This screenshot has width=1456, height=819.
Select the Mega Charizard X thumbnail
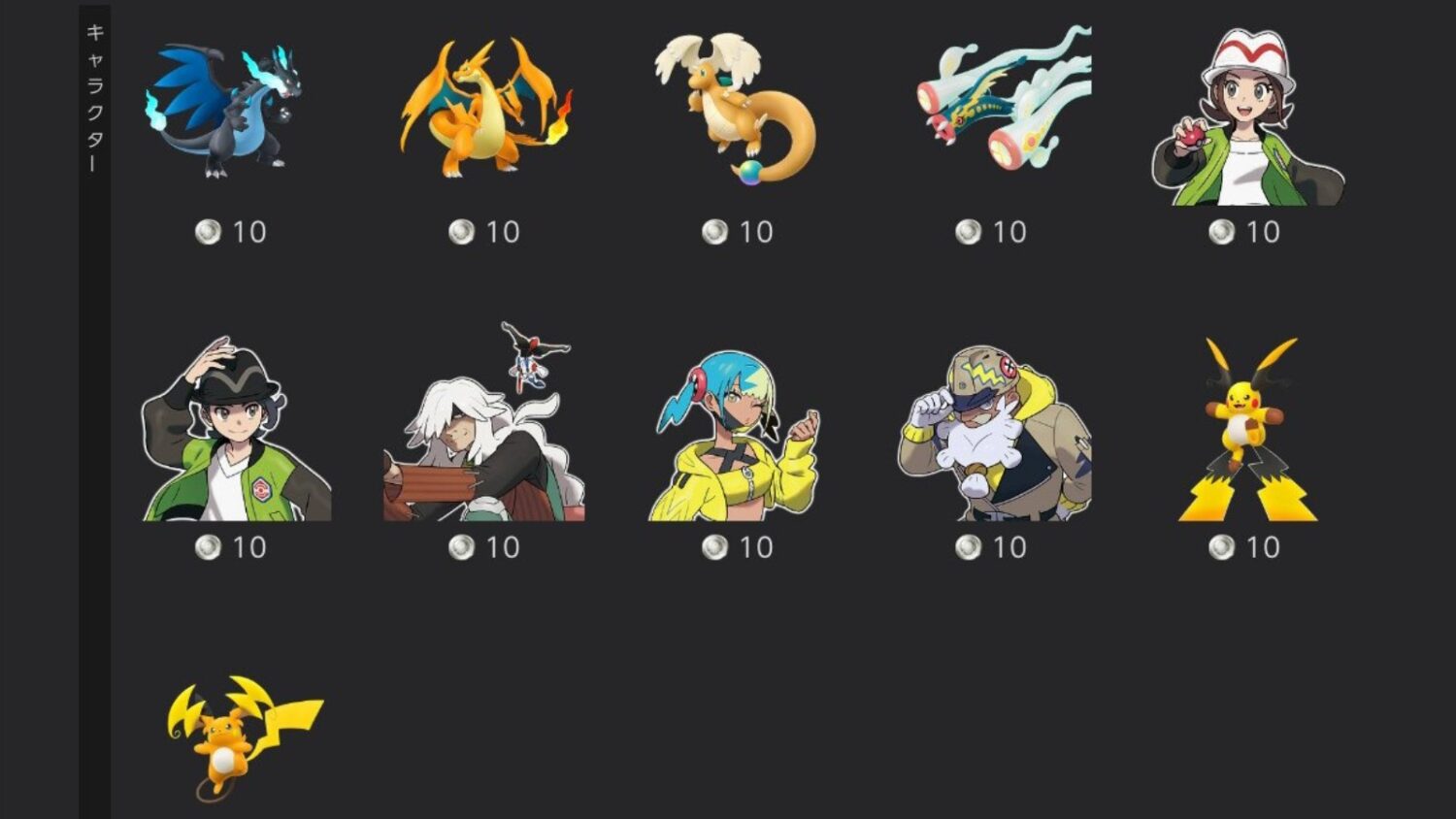pos(223,112)
